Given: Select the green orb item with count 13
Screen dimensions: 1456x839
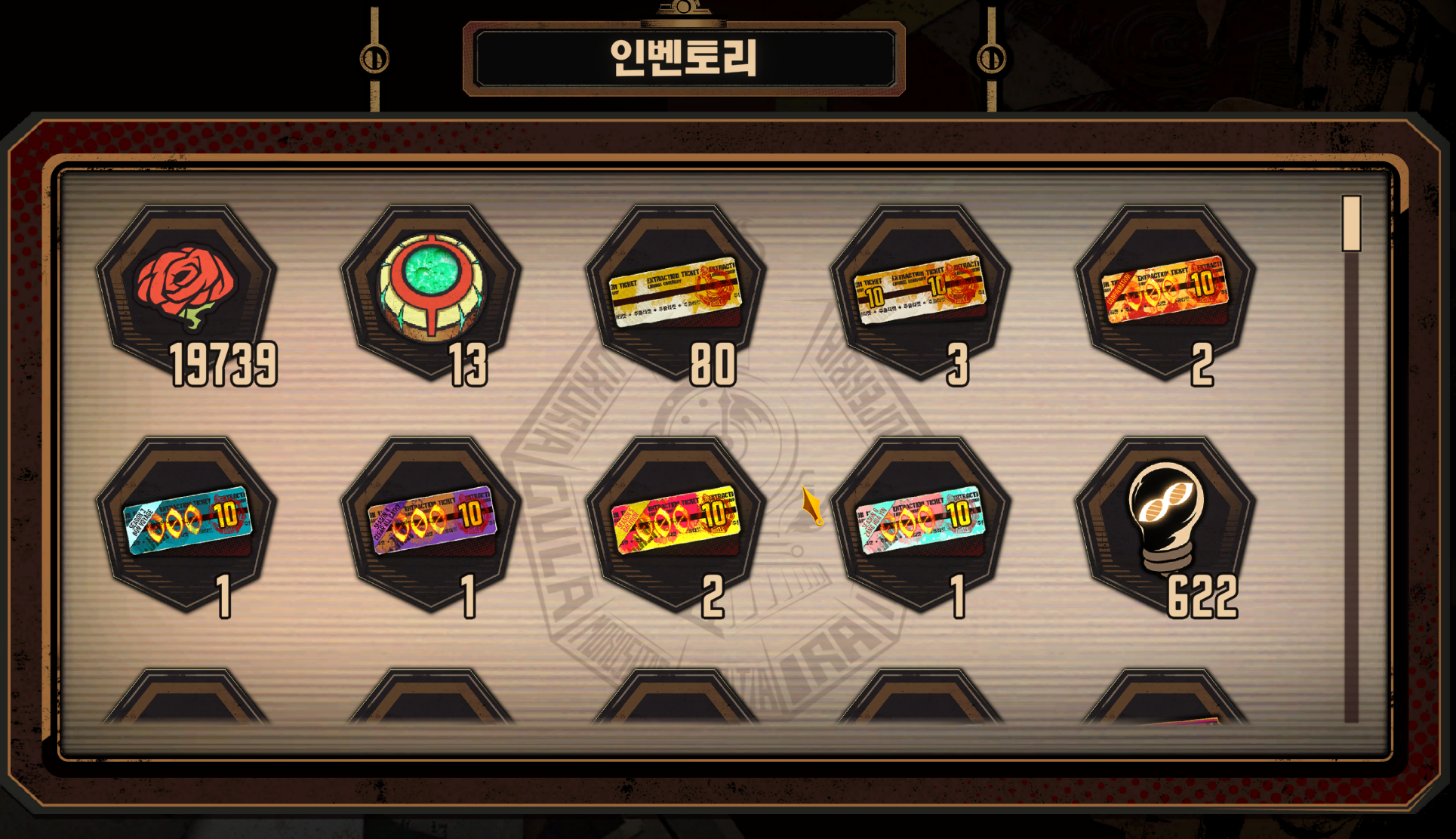Looking at the screenshot, I should [x=431, y=289].
